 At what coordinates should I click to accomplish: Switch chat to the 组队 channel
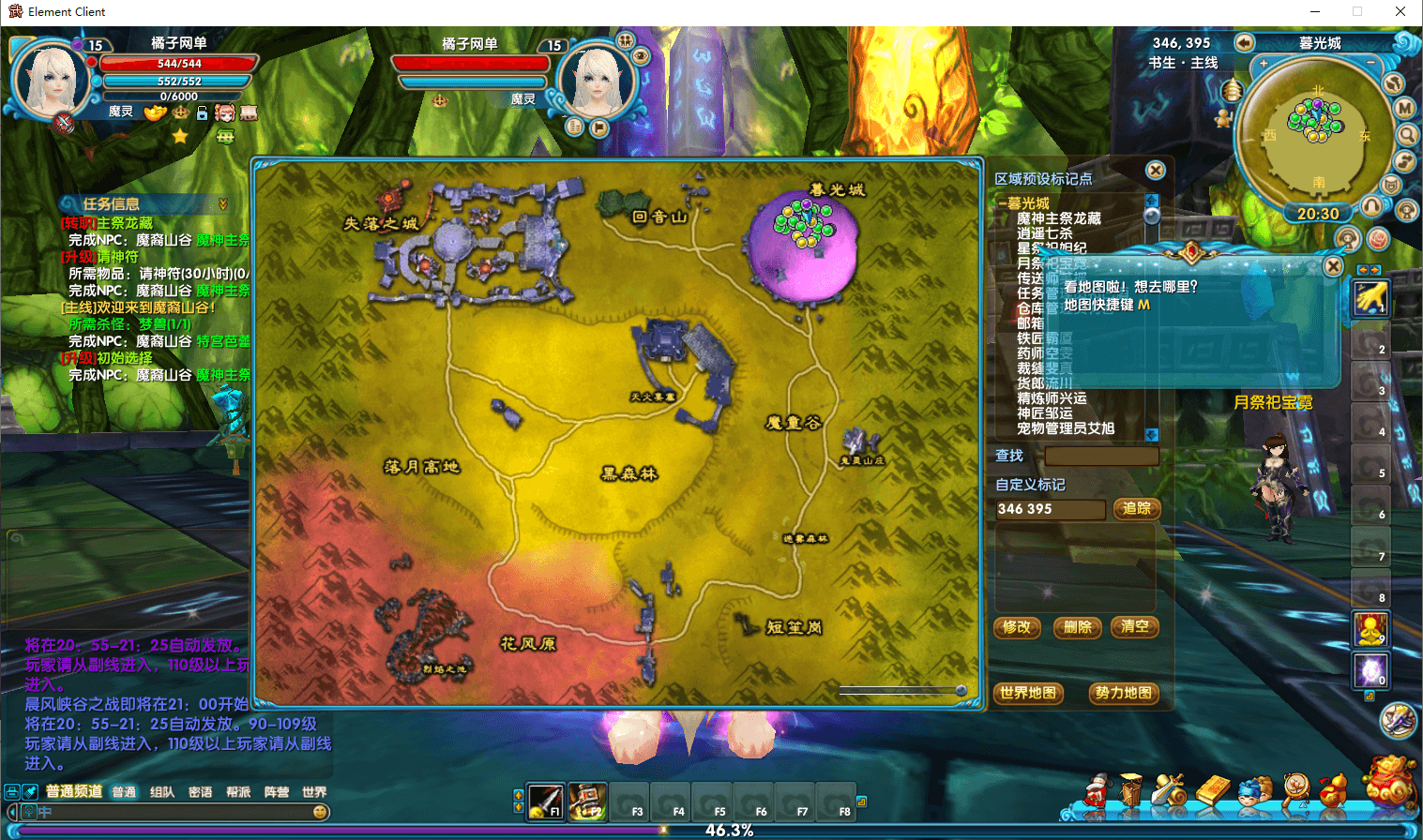162,792
